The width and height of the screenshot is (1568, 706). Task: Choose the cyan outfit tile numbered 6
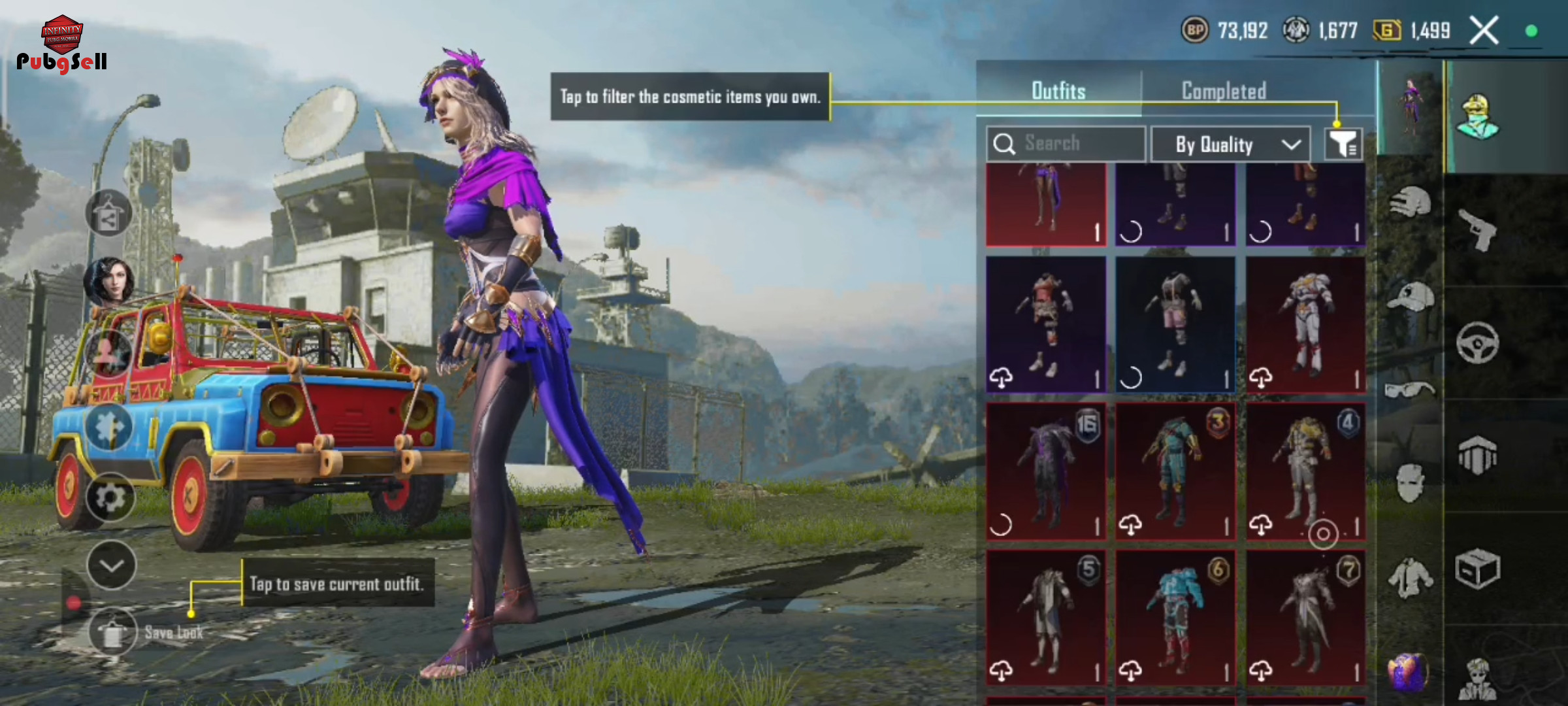click(x=1175, y=618)
